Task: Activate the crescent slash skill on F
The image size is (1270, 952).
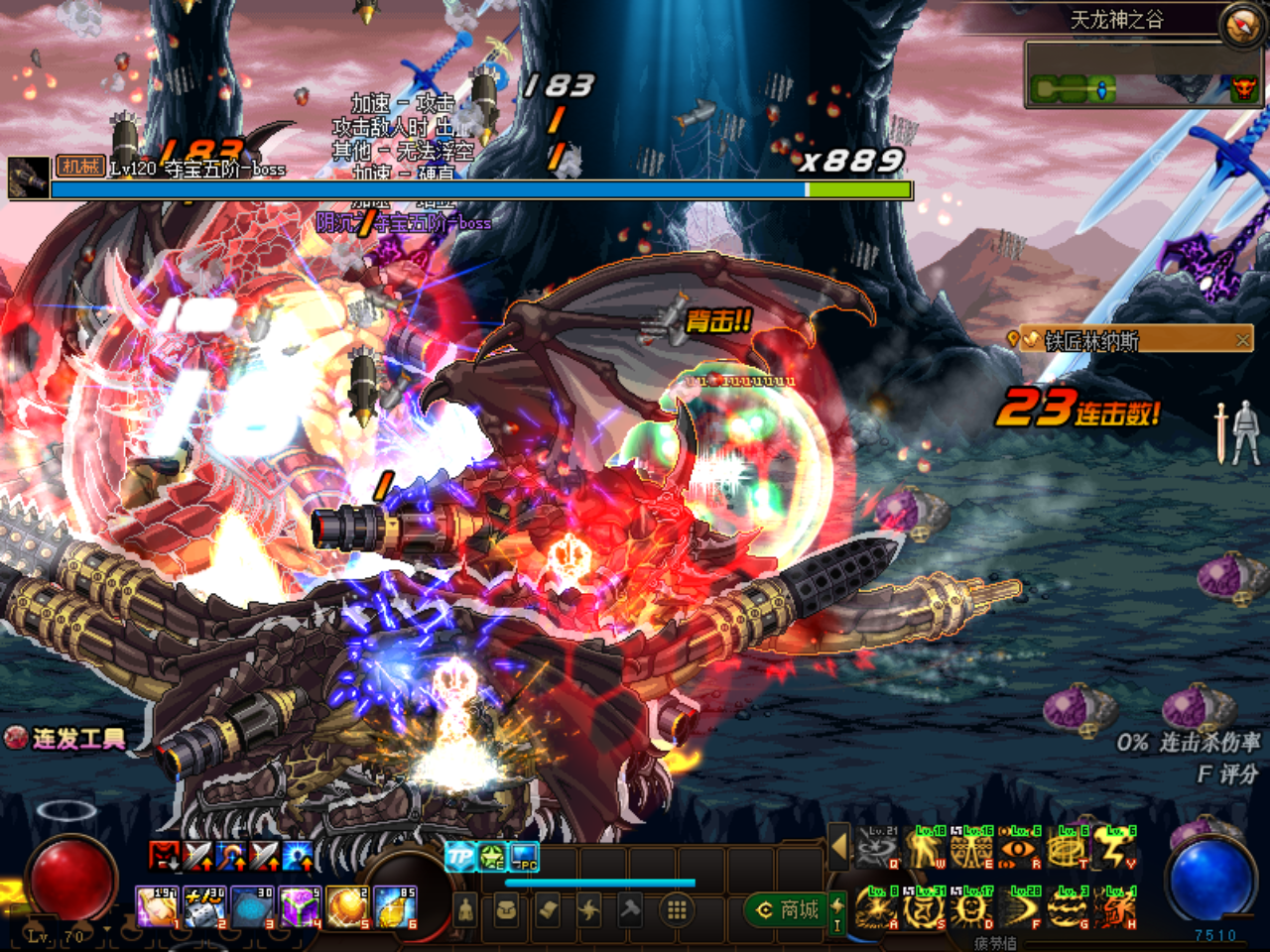Action: [1019, 909]
